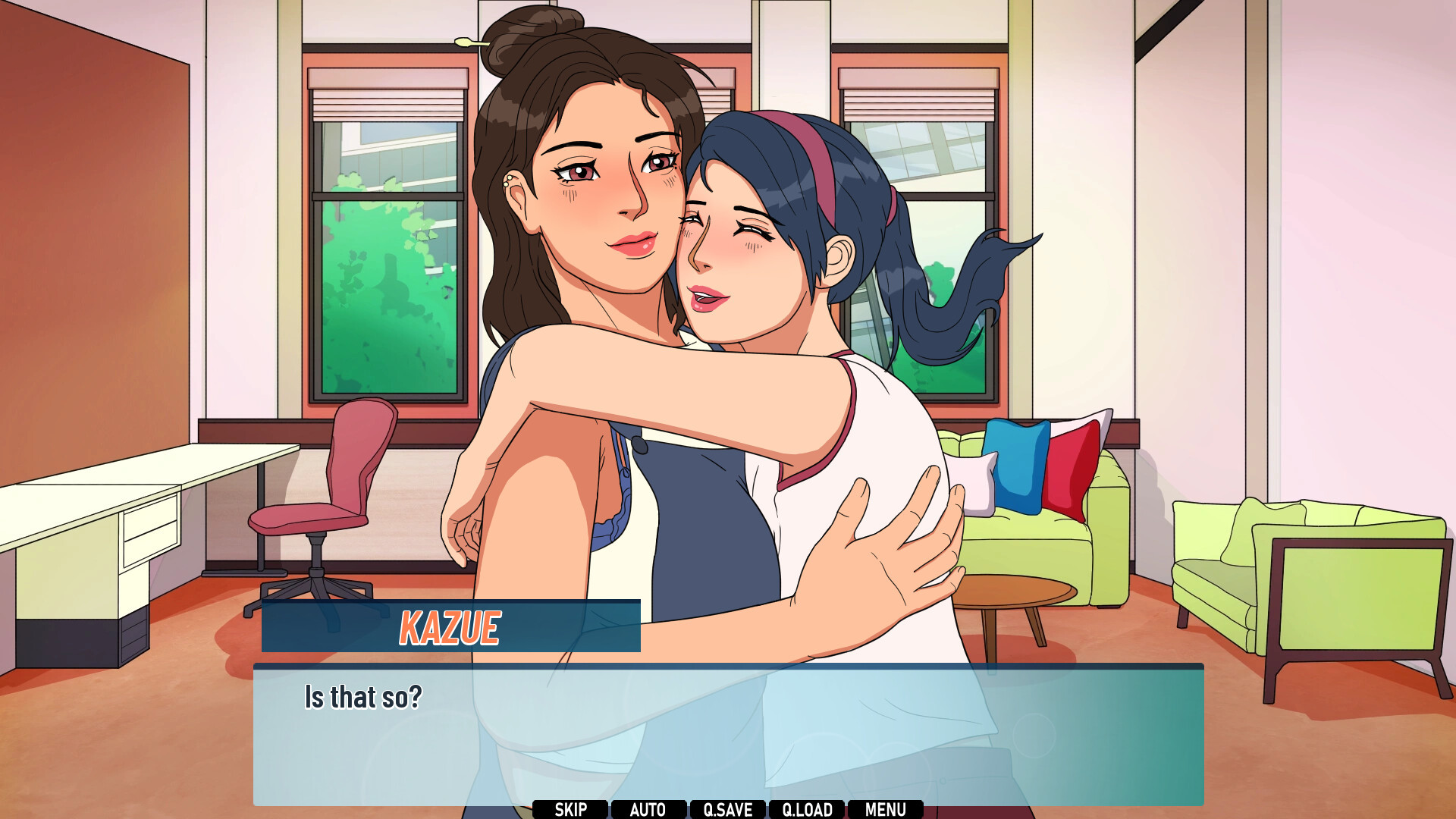
Task: Load quick save via Q.LOAD
Action: pos(807,809)
